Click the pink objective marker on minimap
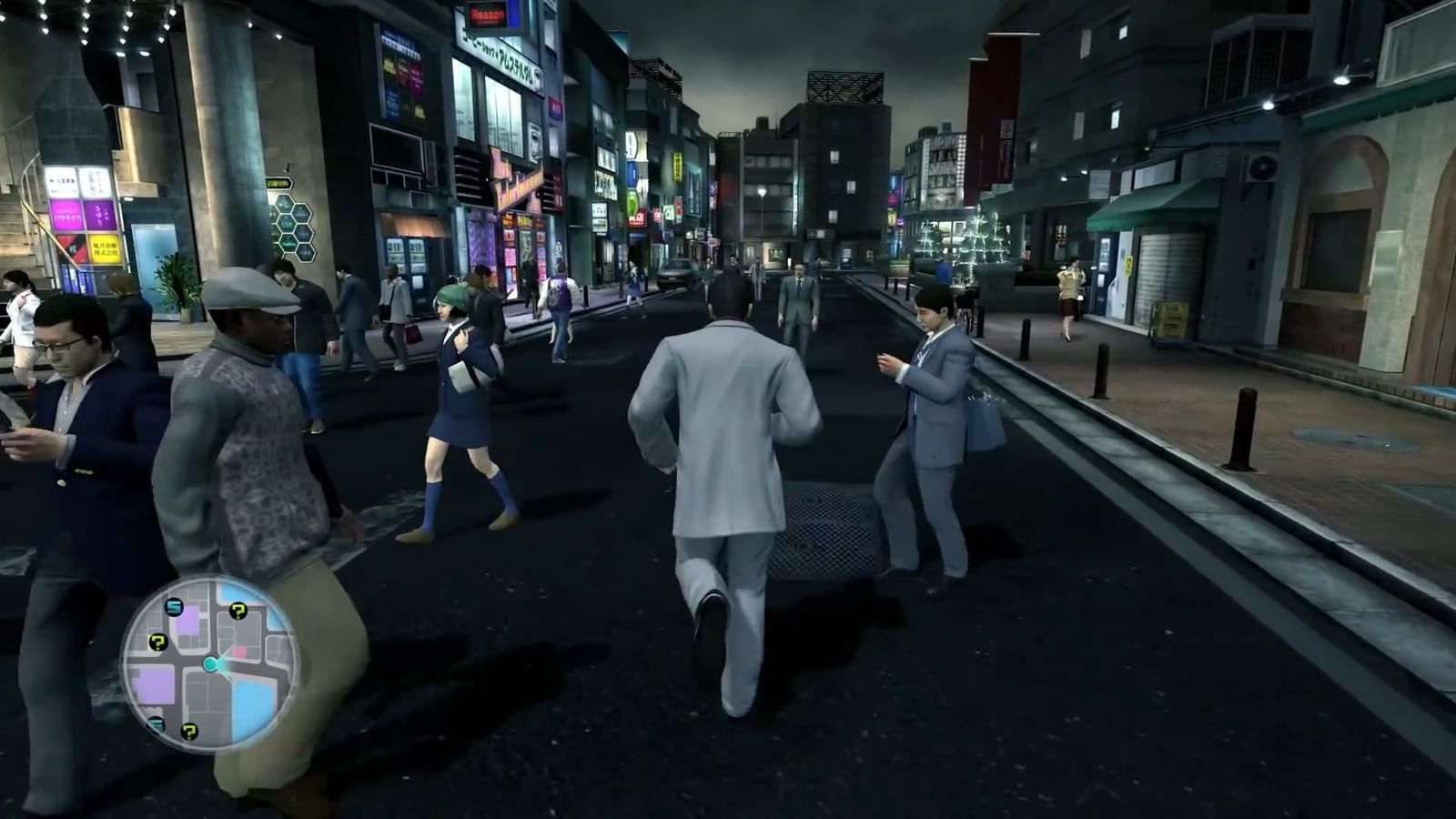1456x819 pixels. click(x=239, y=651)
